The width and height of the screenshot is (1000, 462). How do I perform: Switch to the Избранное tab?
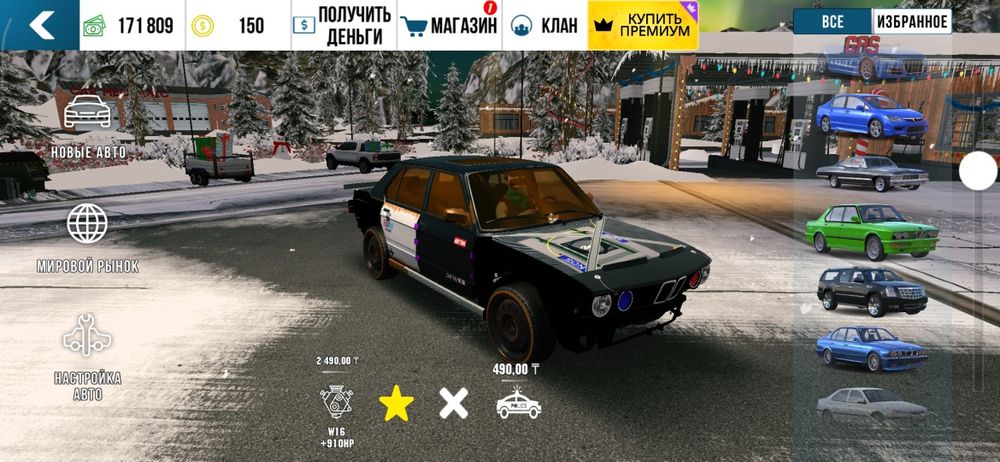pyautogui.click(x=911, y=21)
